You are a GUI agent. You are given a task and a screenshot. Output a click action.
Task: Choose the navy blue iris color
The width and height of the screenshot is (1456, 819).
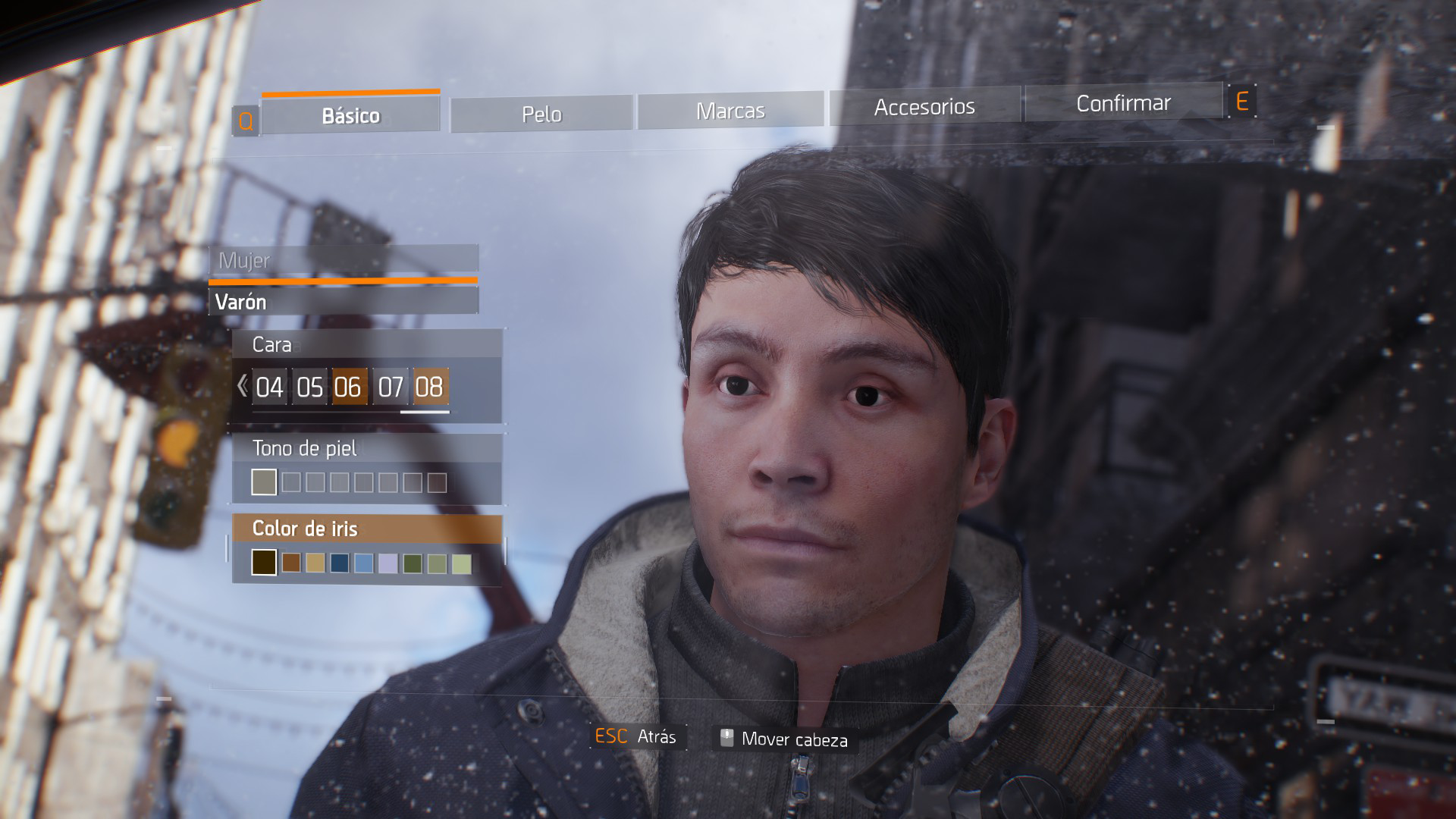pyautogui.click(x=340, y=563)
